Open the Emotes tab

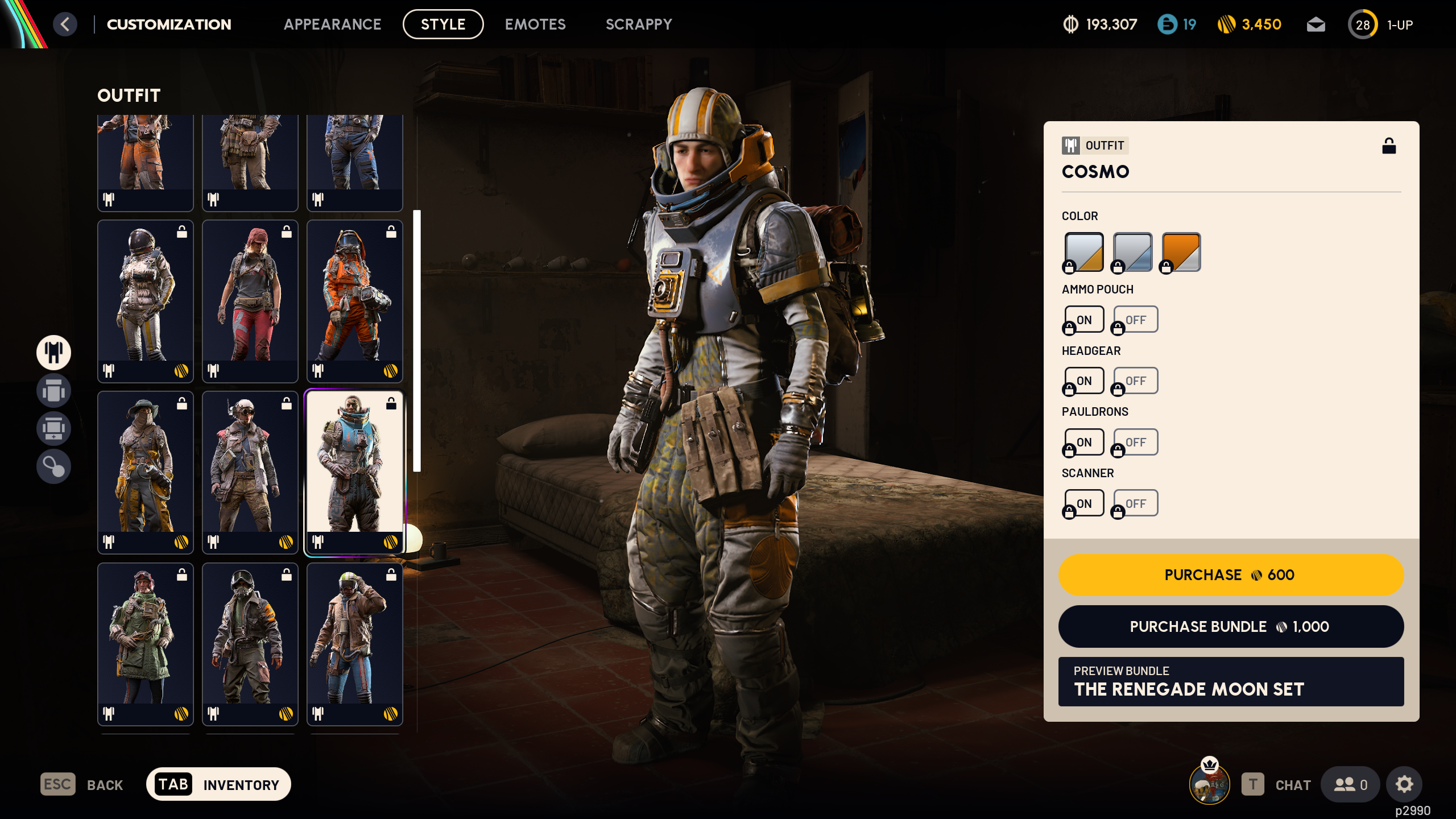click(535, 24)
